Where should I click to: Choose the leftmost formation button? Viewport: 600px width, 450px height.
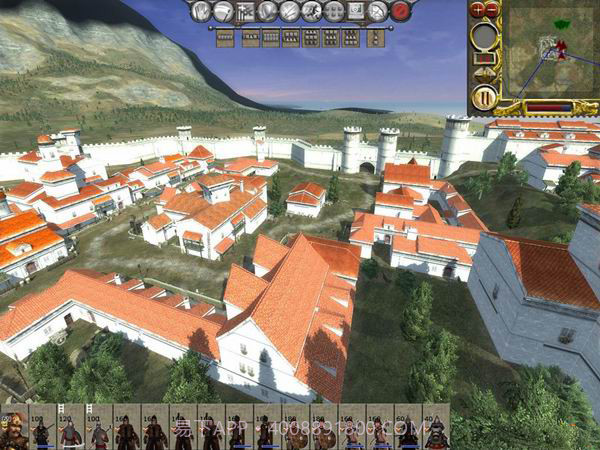[225, 38]
